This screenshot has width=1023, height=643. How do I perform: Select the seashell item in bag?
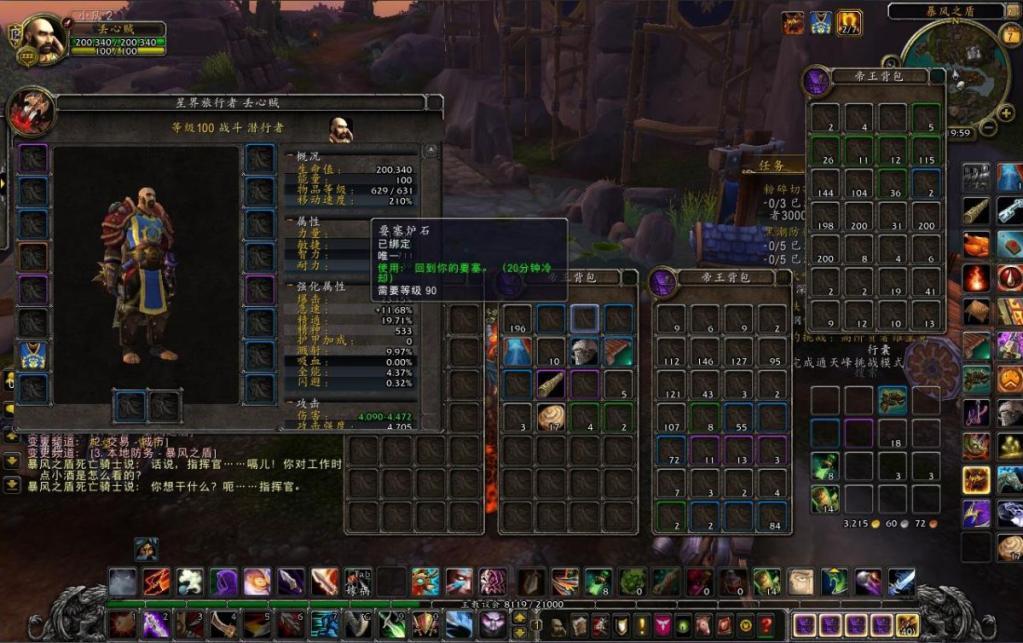(x=551, y=416)
